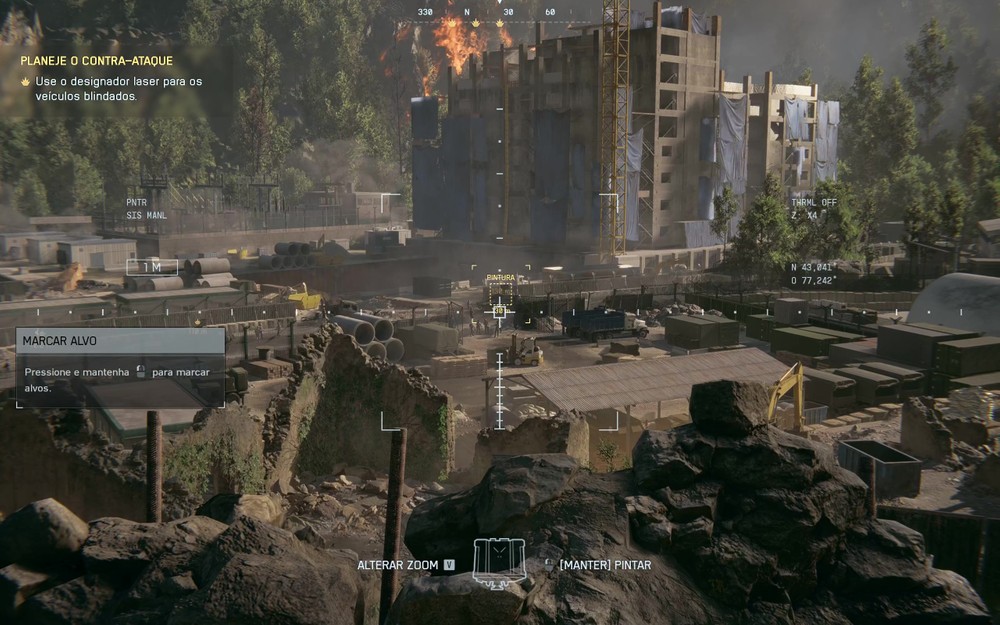The height and width of the screenshot is (625, 1000).
Task: Select the laser designator gadget icon
Action: (499, 563)
